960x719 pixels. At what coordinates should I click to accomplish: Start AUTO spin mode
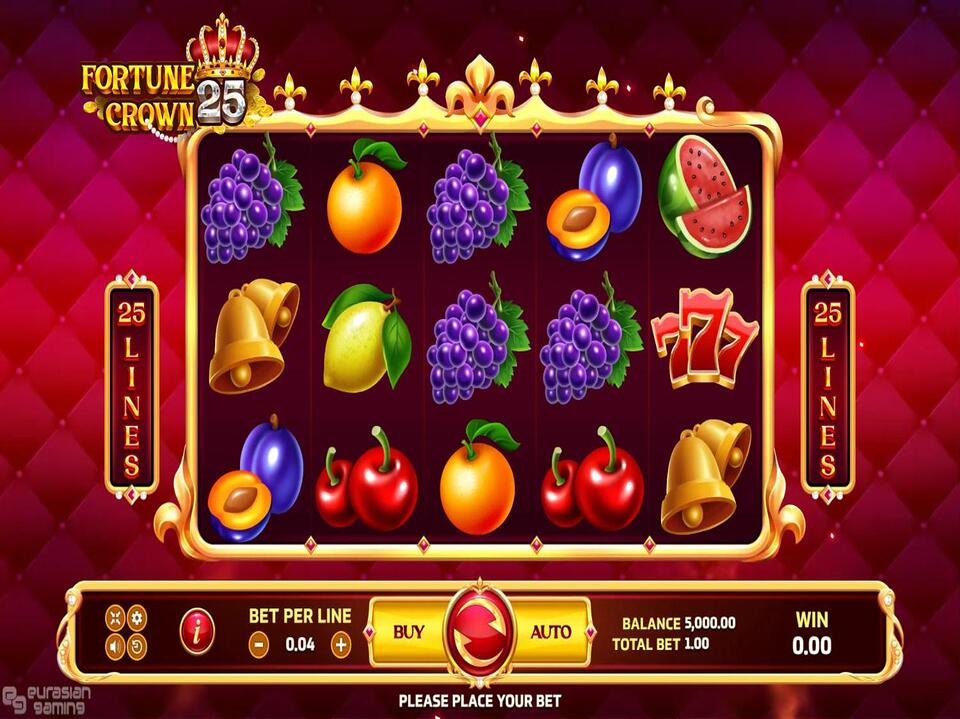pyautogui.click(x=550, y=632)
